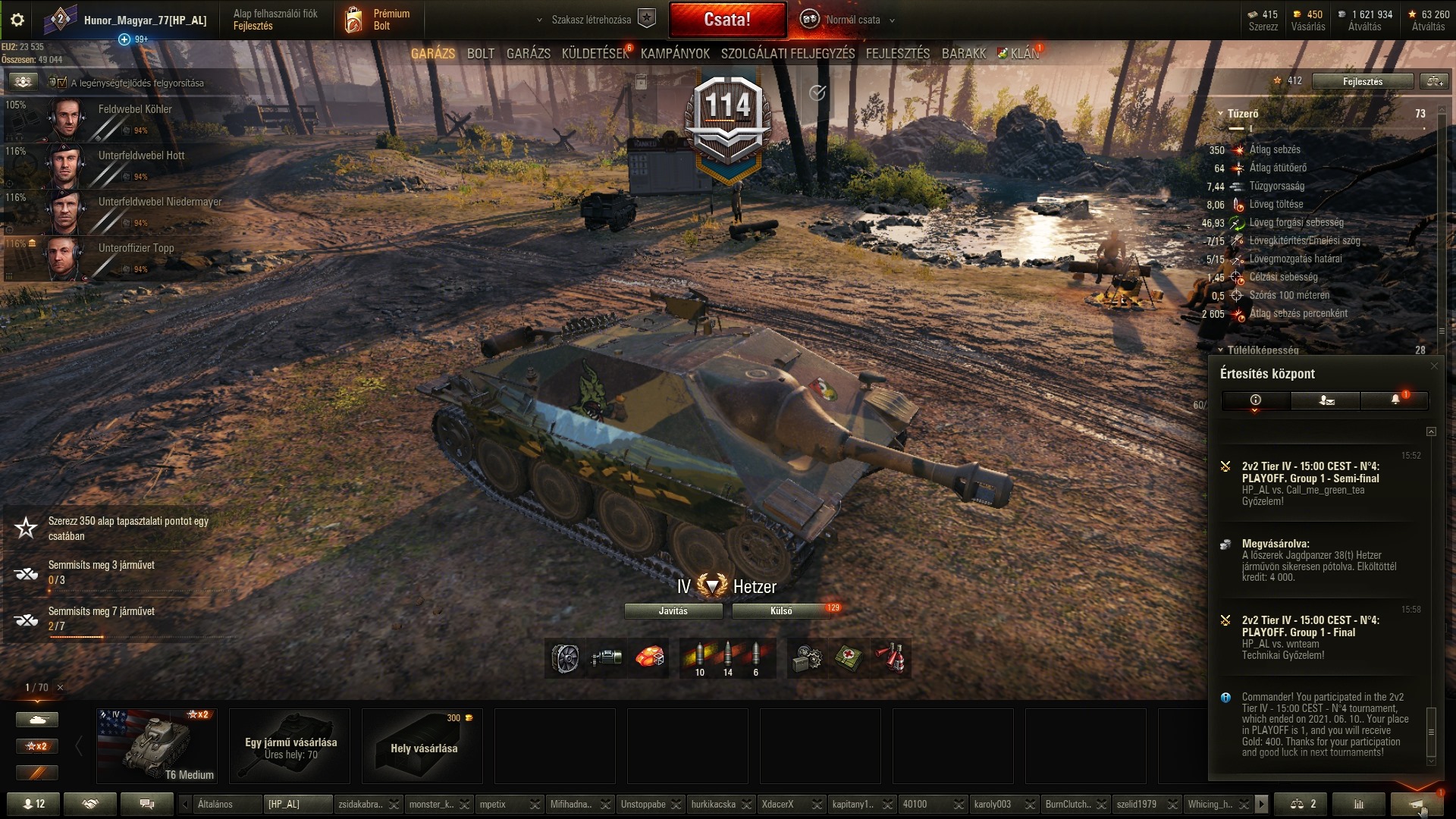Start battle with the Csata! button
1456x819 pixels.
point(727,20)
